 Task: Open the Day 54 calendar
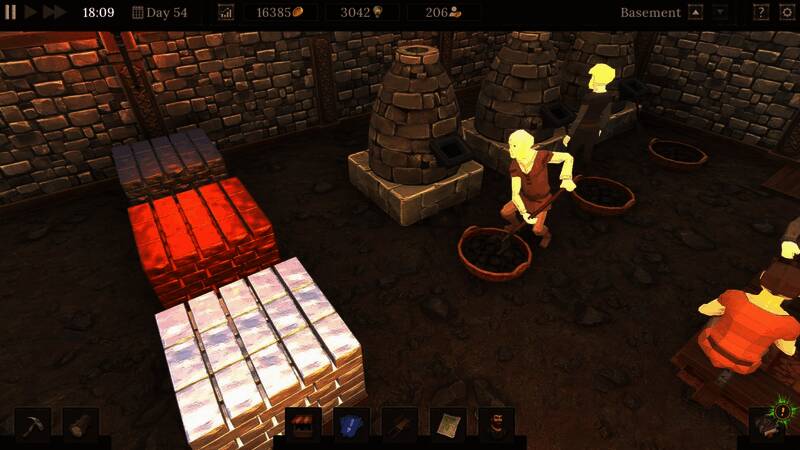pos(160,13)
